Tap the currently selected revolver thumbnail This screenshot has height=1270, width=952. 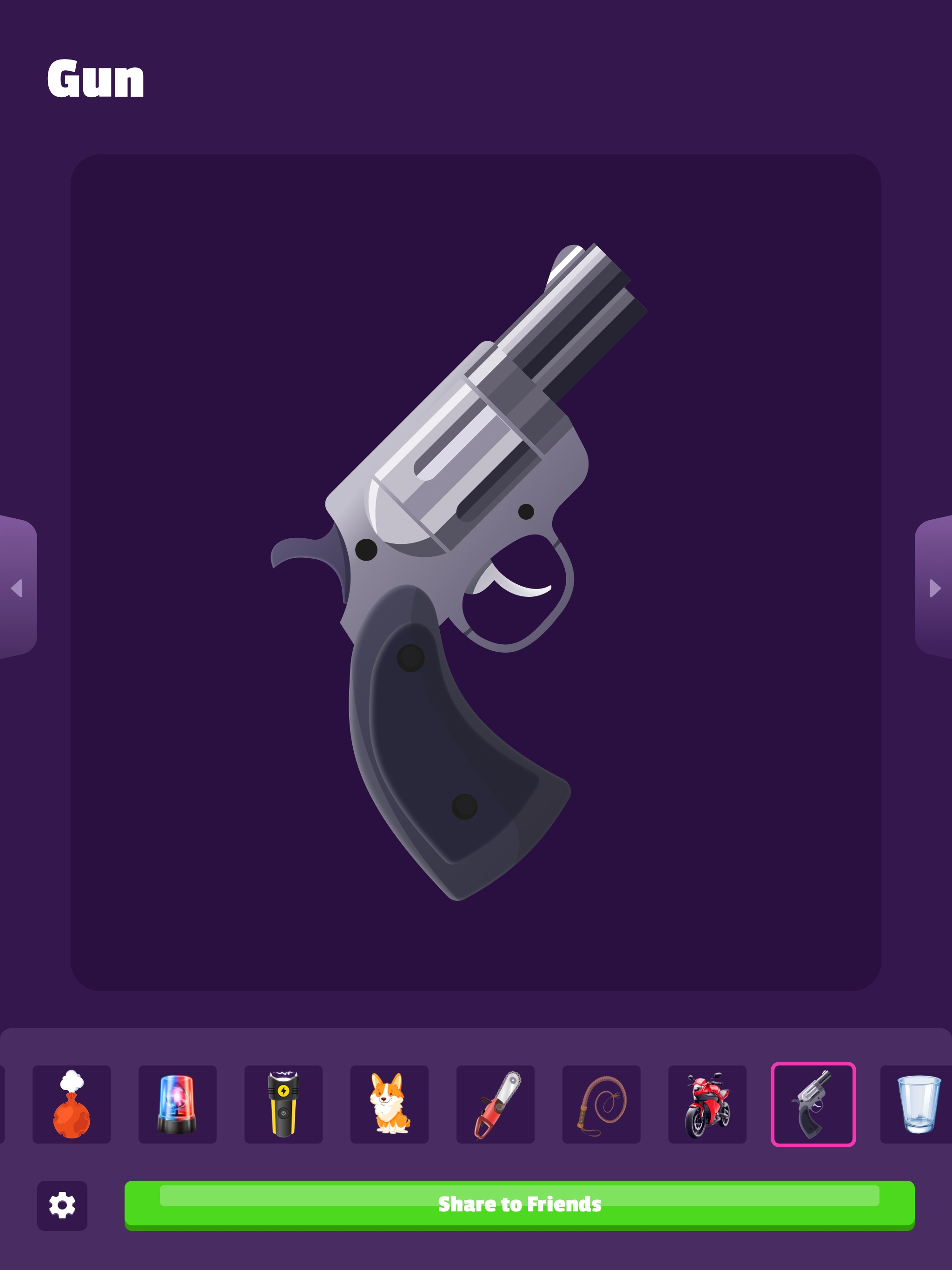point(813,1105)
